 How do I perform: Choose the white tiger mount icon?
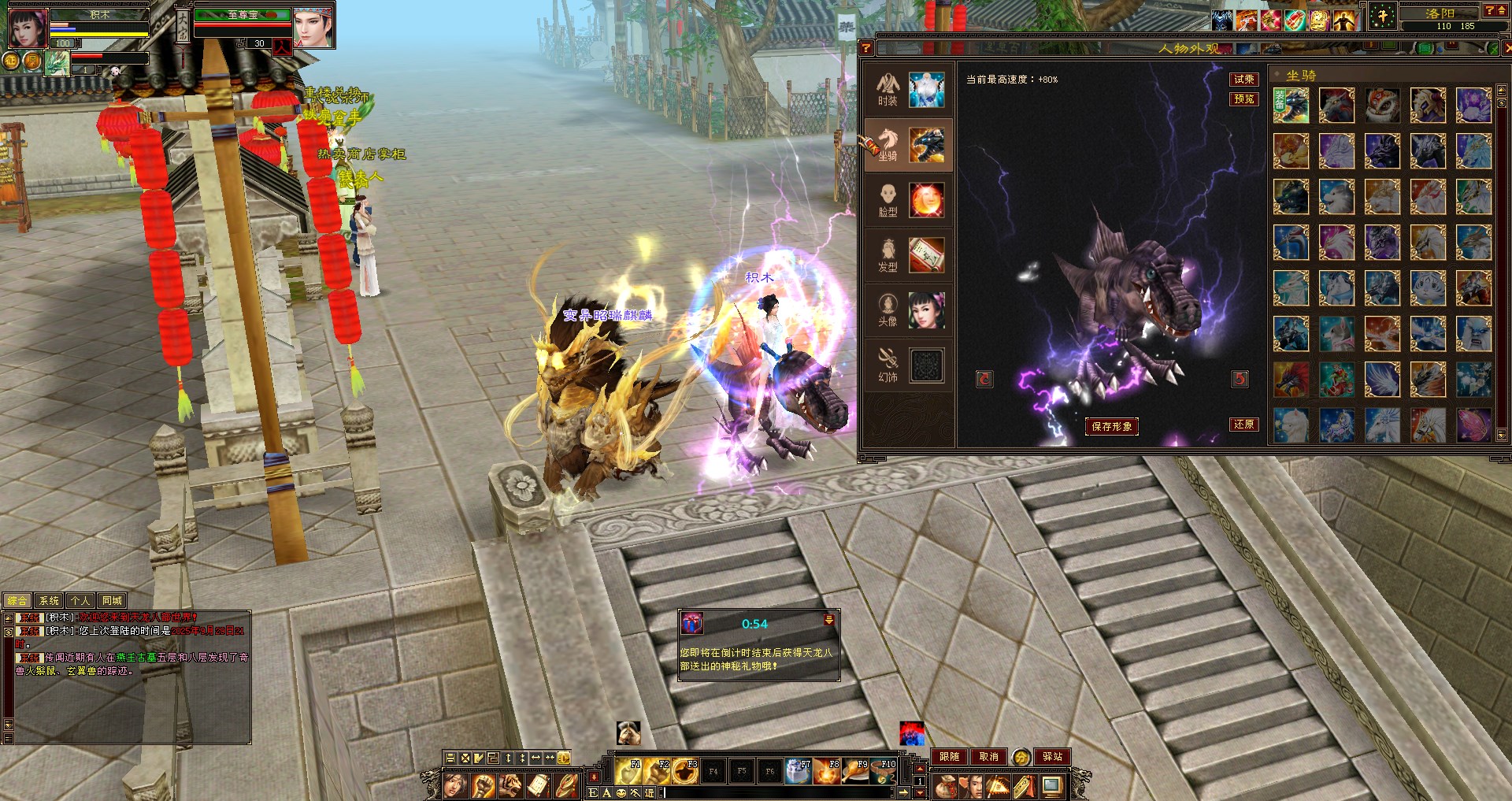(x=1428, y=288)
